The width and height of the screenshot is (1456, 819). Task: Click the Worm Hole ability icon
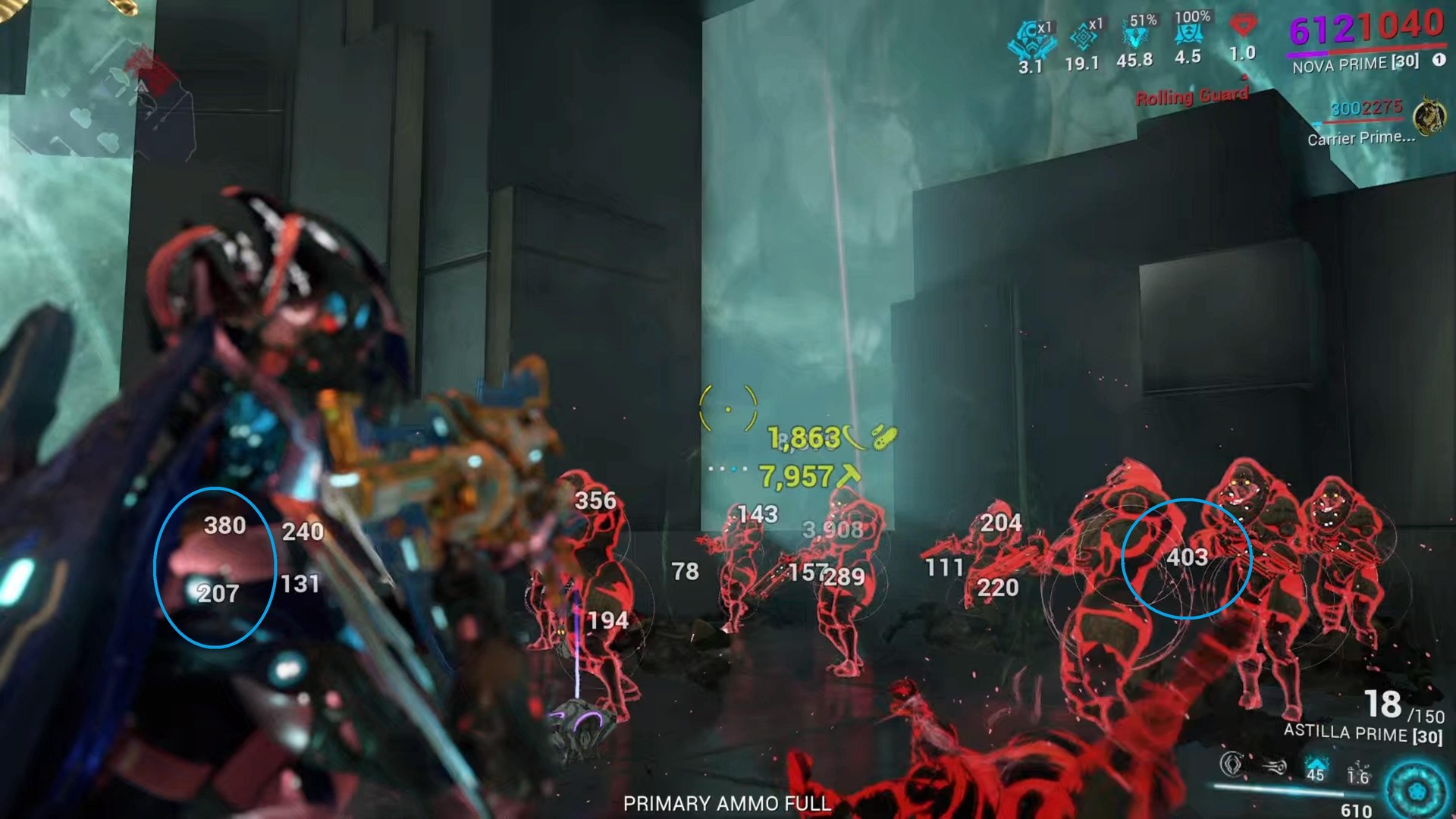(1274, 766)
